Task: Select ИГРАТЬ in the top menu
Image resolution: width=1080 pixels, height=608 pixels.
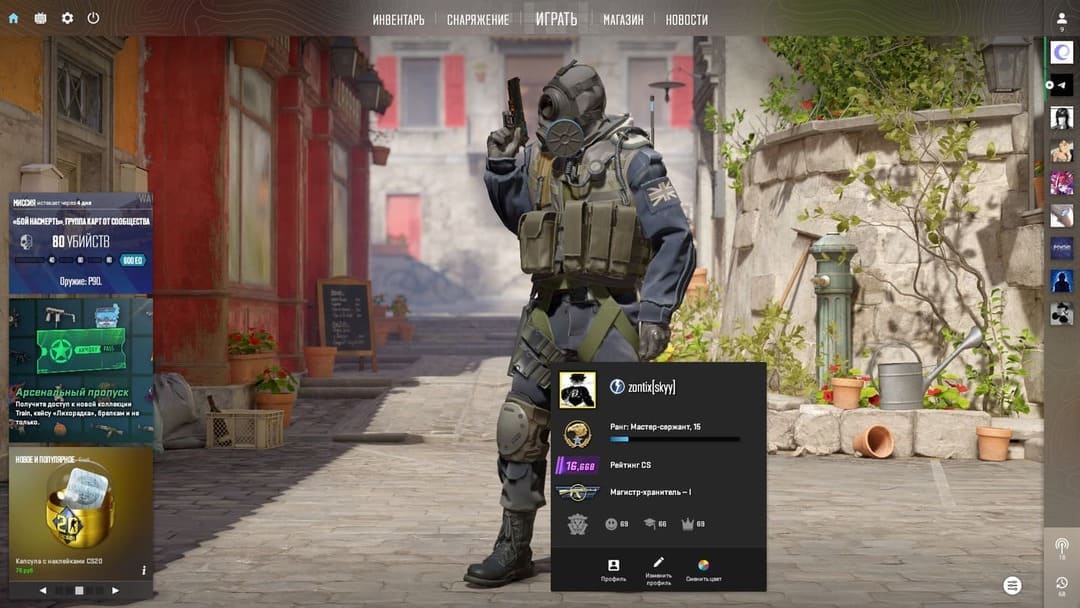Action: pyautogui.click(x=556, y=19)
